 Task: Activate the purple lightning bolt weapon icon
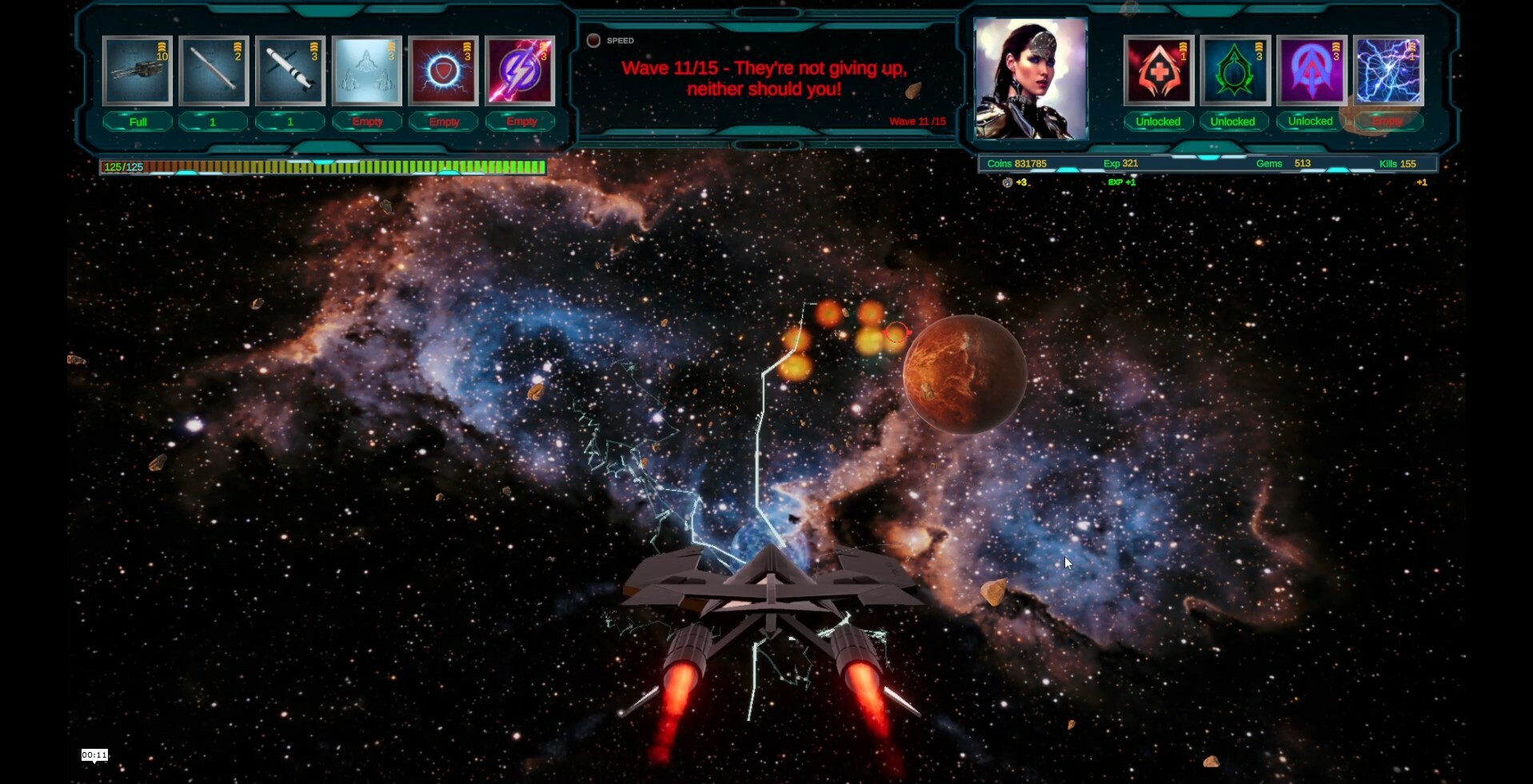[x=520, y=70]
